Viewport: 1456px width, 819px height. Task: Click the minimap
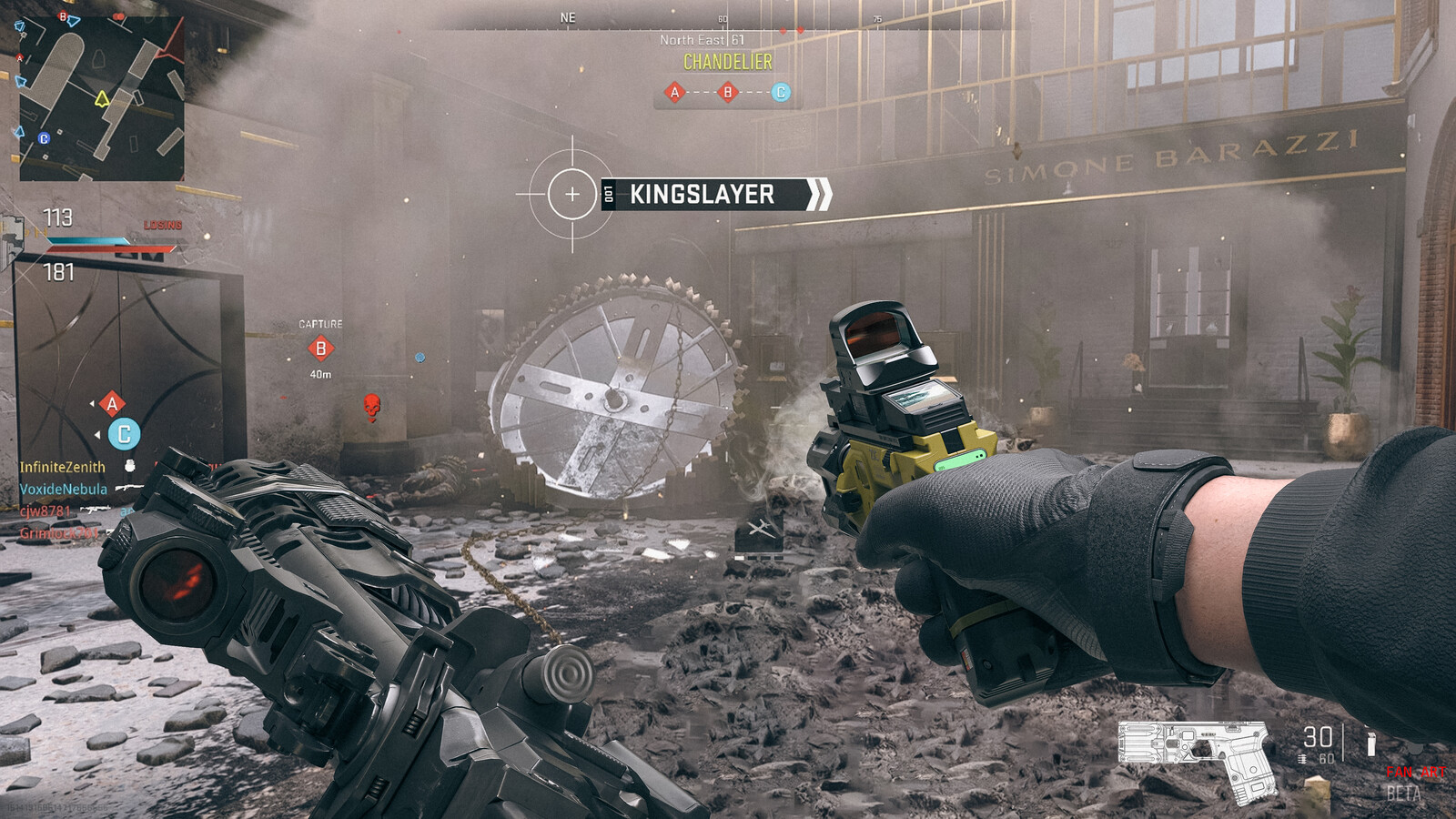click(x=101, y=96)
